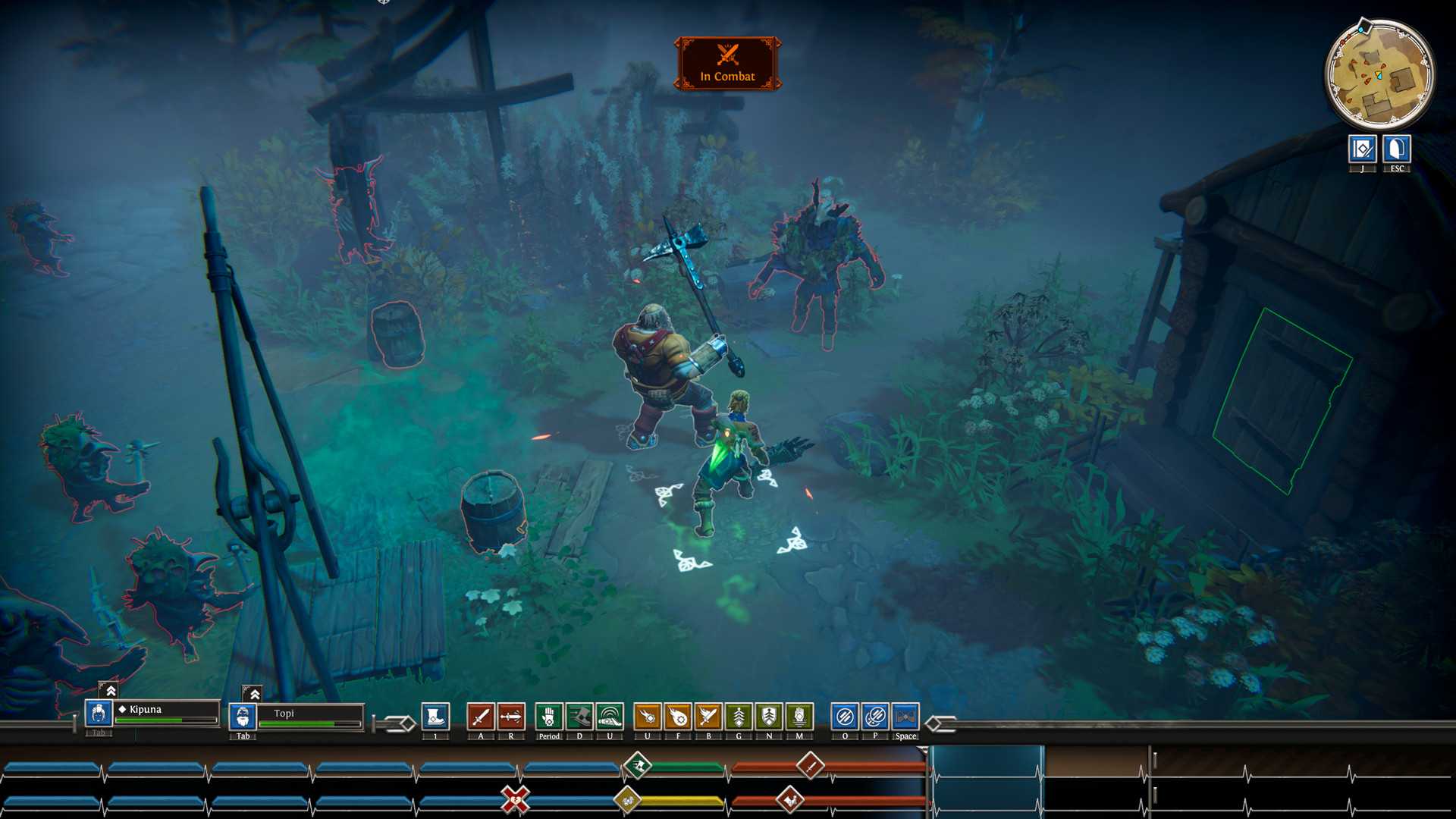Click the ranged attack ability bound to R
The width and height of the screenshot is (1456, 819).
coord(511,716)
